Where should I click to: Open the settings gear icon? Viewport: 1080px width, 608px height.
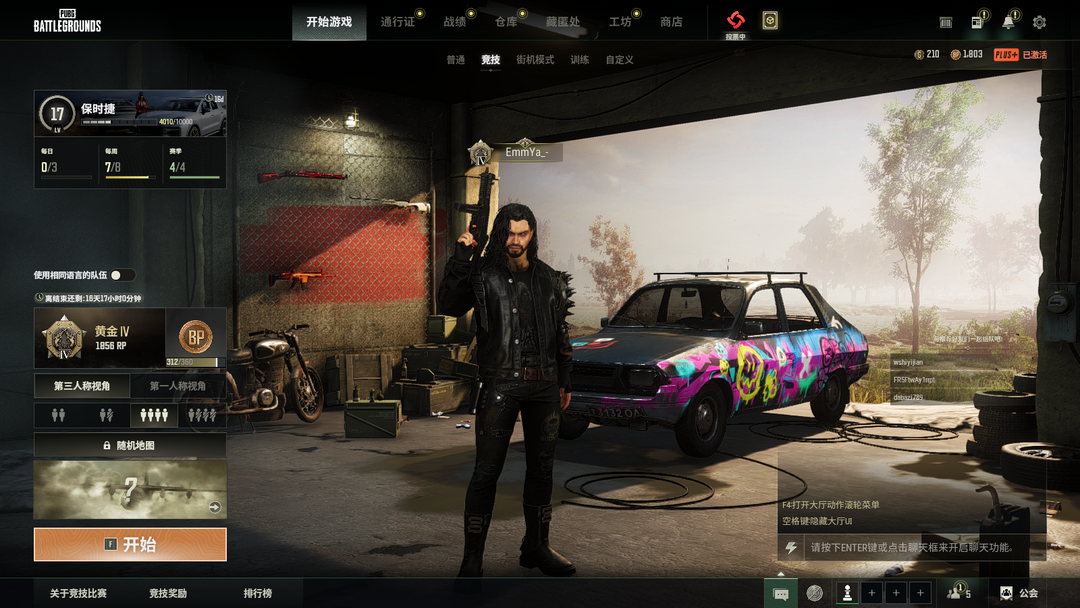point(1039,22)
